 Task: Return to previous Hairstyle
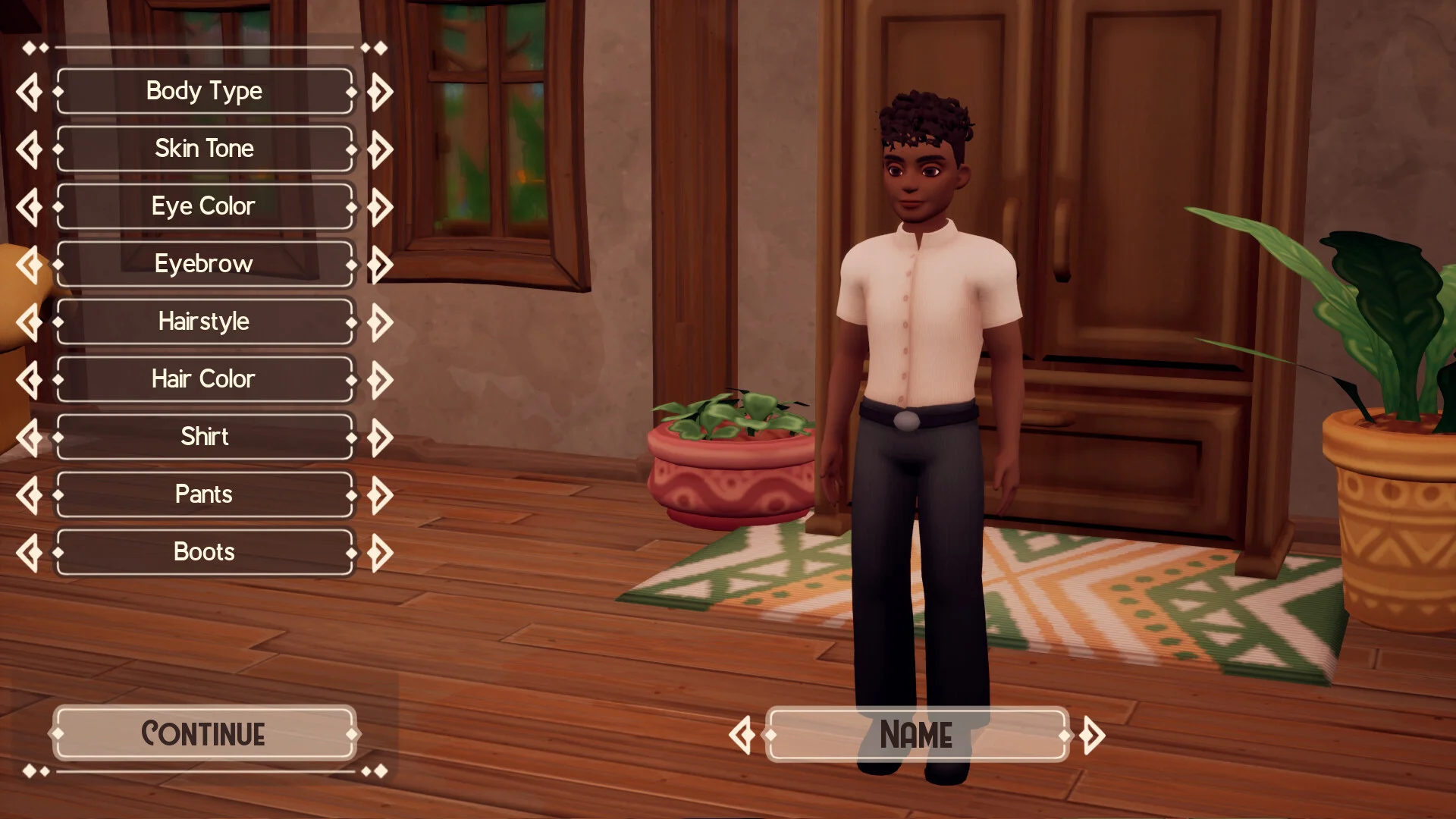tap(30, 322)
